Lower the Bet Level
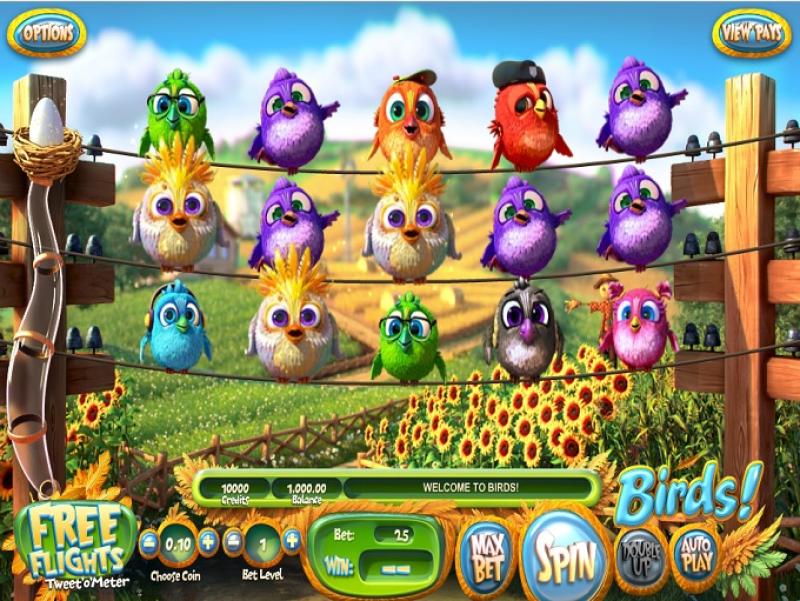 pos(232,543)
